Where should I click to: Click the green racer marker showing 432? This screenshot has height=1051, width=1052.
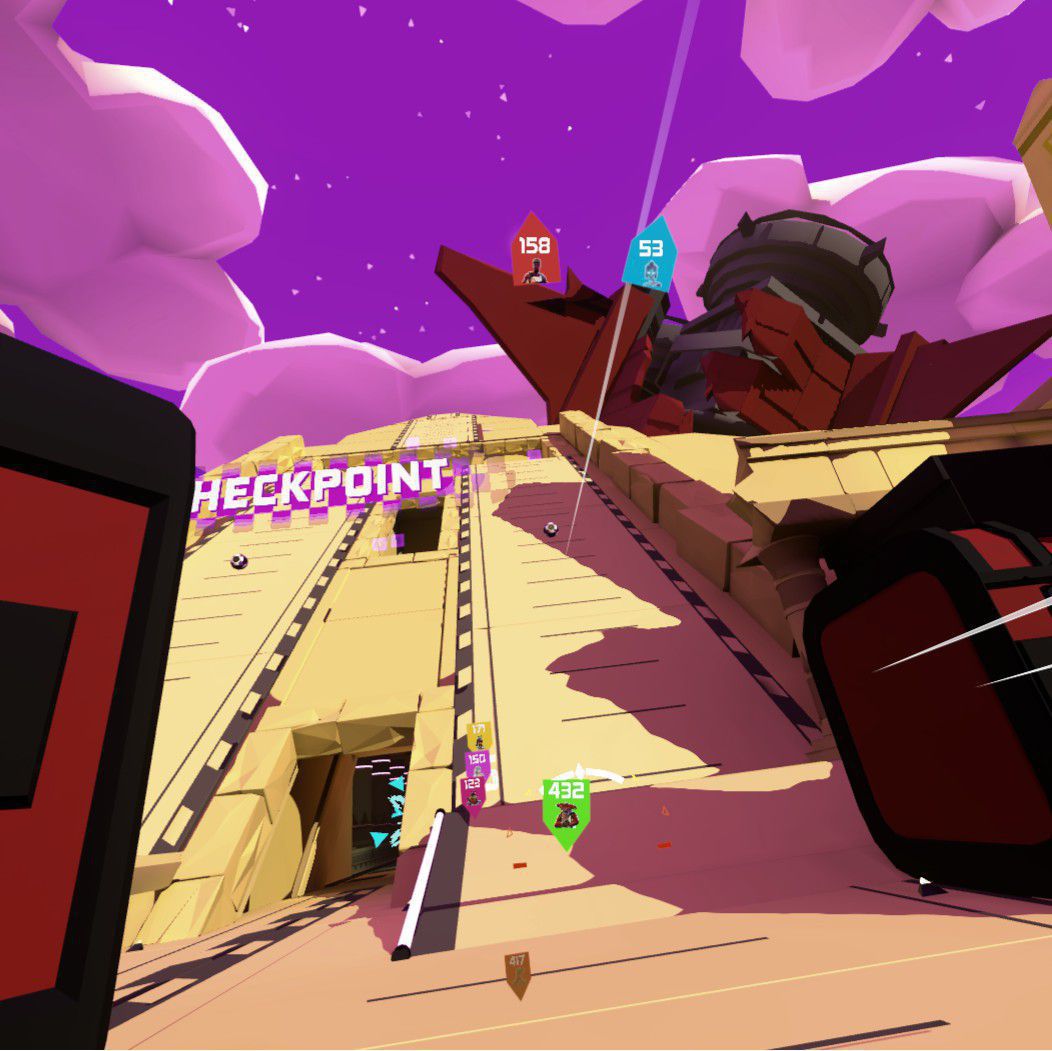(566, 807)
